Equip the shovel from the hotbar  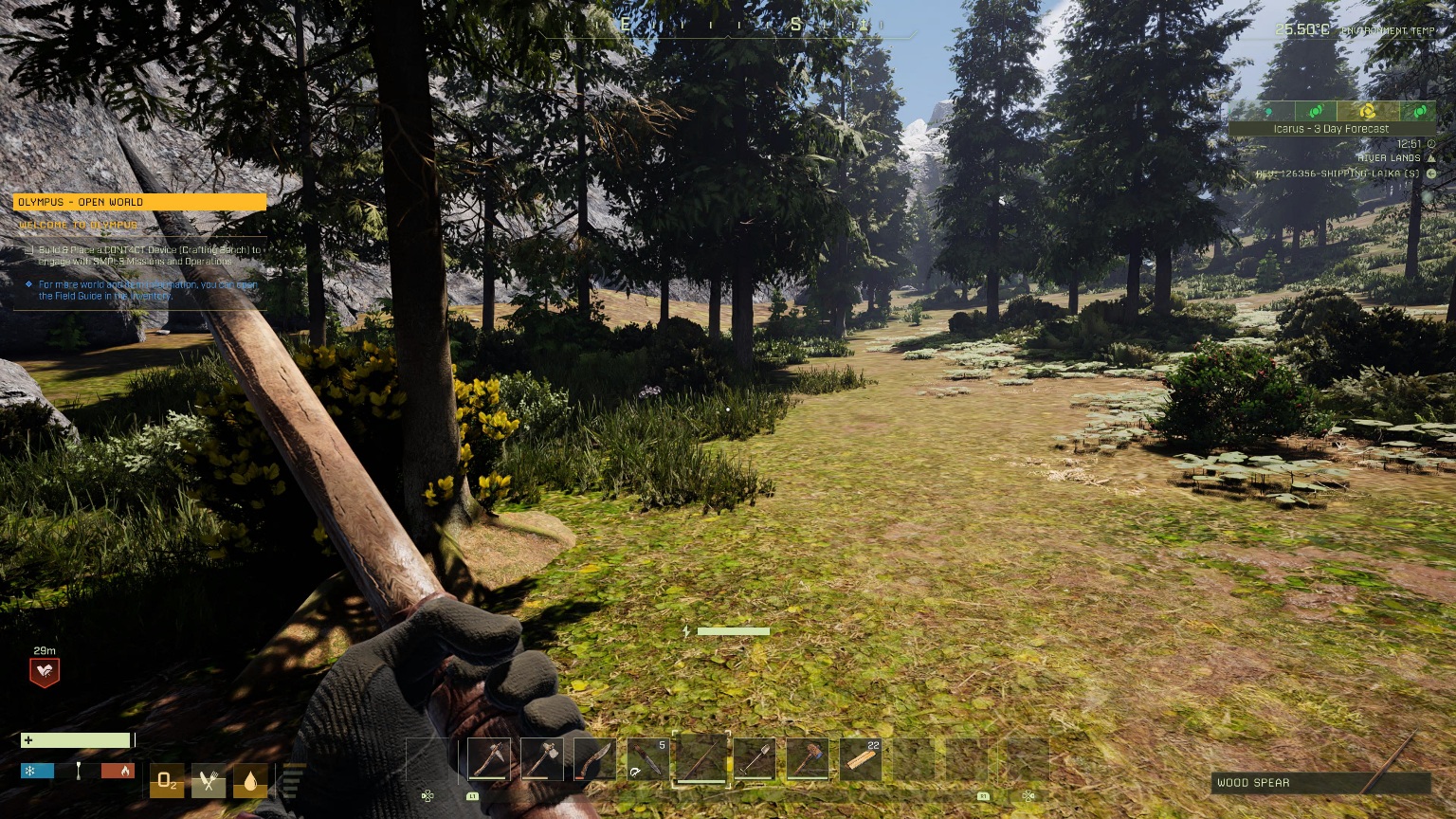coord(755,759)
